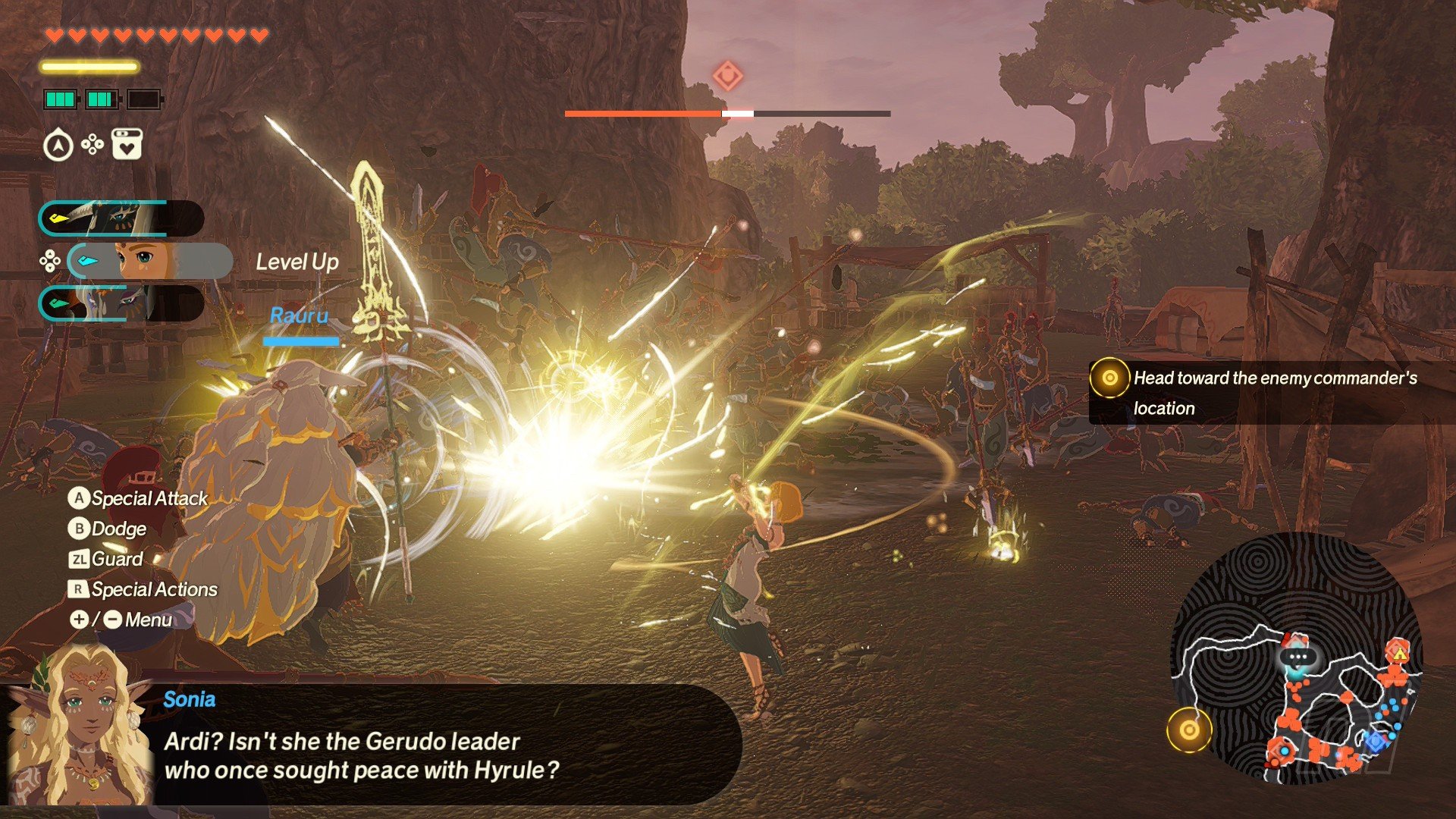Click the gold objective marker beside the minimap
This screenshot has width=1456, height=819.
pos(1188,730)
